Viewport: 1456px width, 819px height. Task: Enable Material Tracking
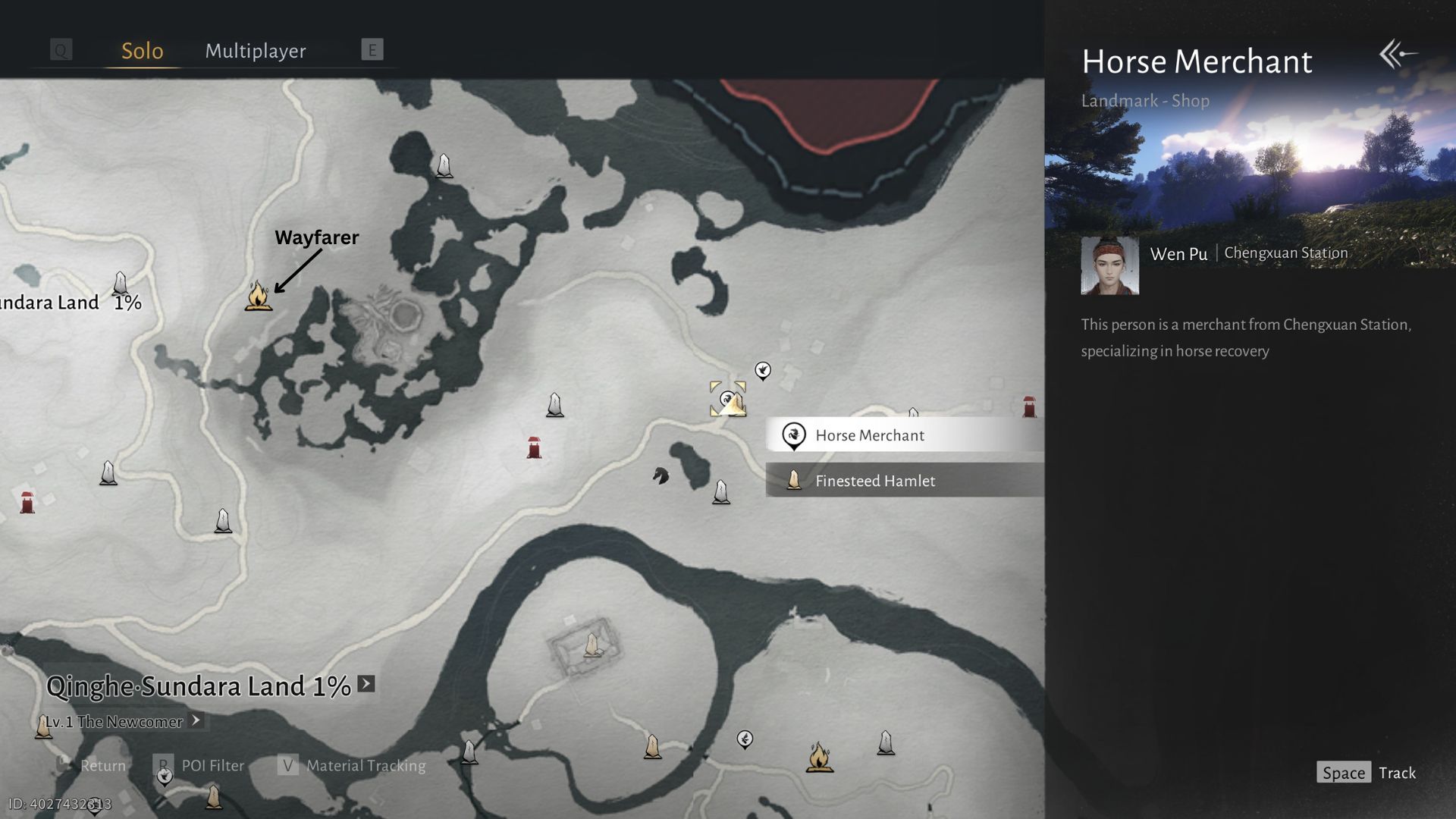[352, 765]
